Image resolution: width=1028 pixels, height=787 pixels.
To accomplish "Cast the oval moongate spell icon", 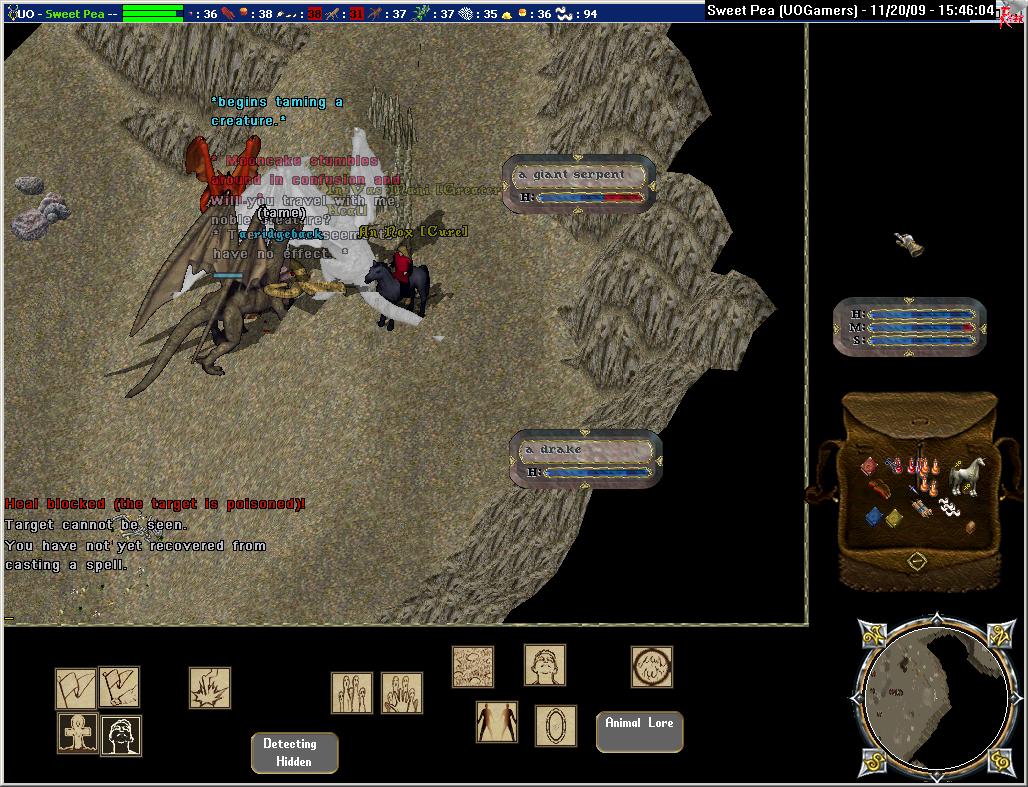I will click(x=555, y=725).
